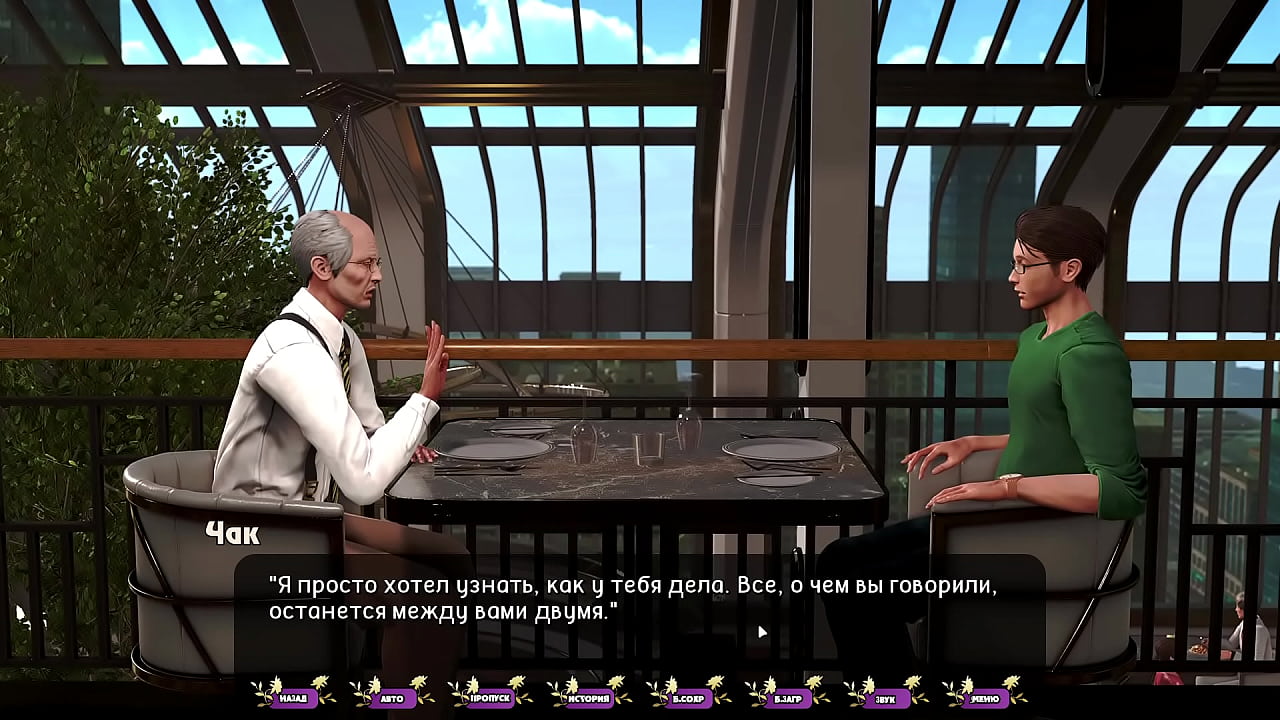The height and width of the screenshot is (720, 1280).
Task: Quick save with the Б.Сохр button
Action: point(688,698)
